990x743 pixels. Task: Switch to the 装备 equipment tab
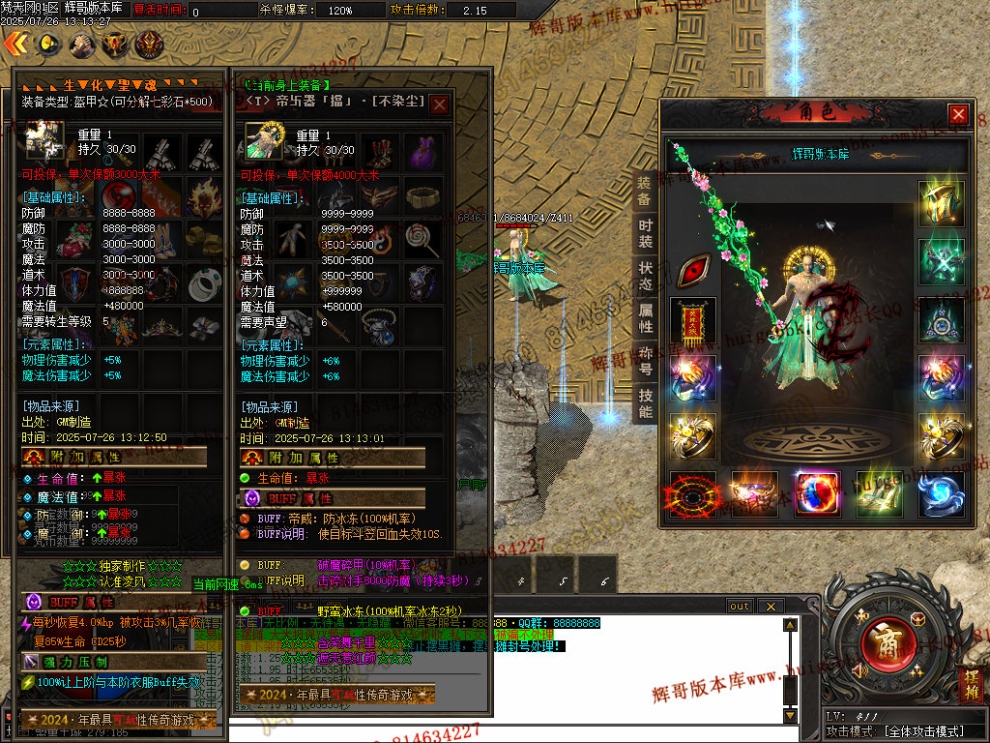(645, 191)
